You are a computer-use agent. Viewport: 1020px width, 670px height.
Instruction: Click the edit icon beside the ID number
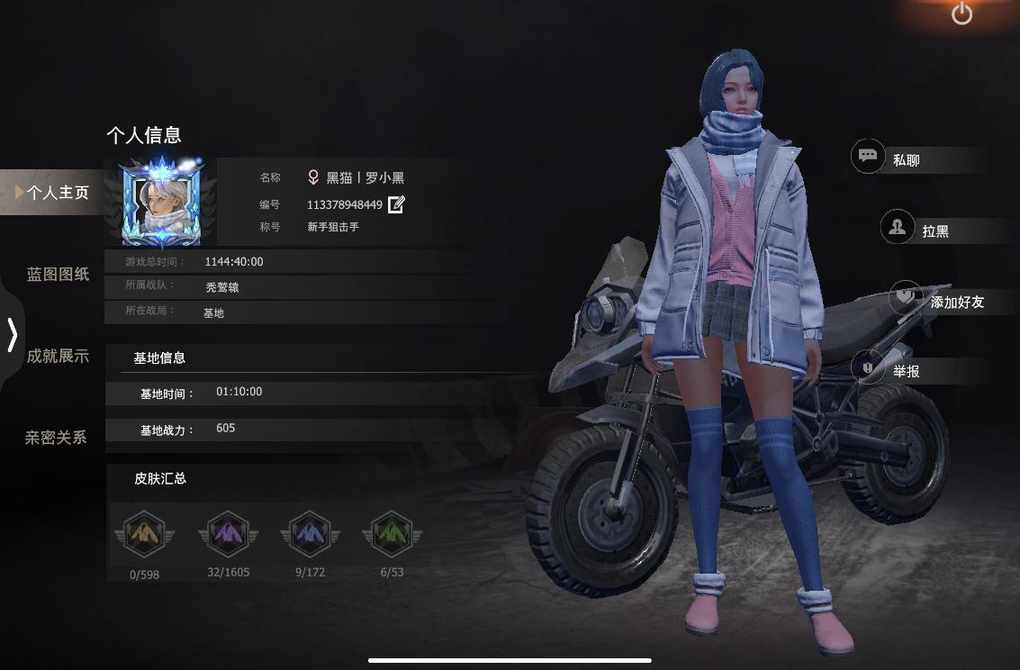(396, 204)
